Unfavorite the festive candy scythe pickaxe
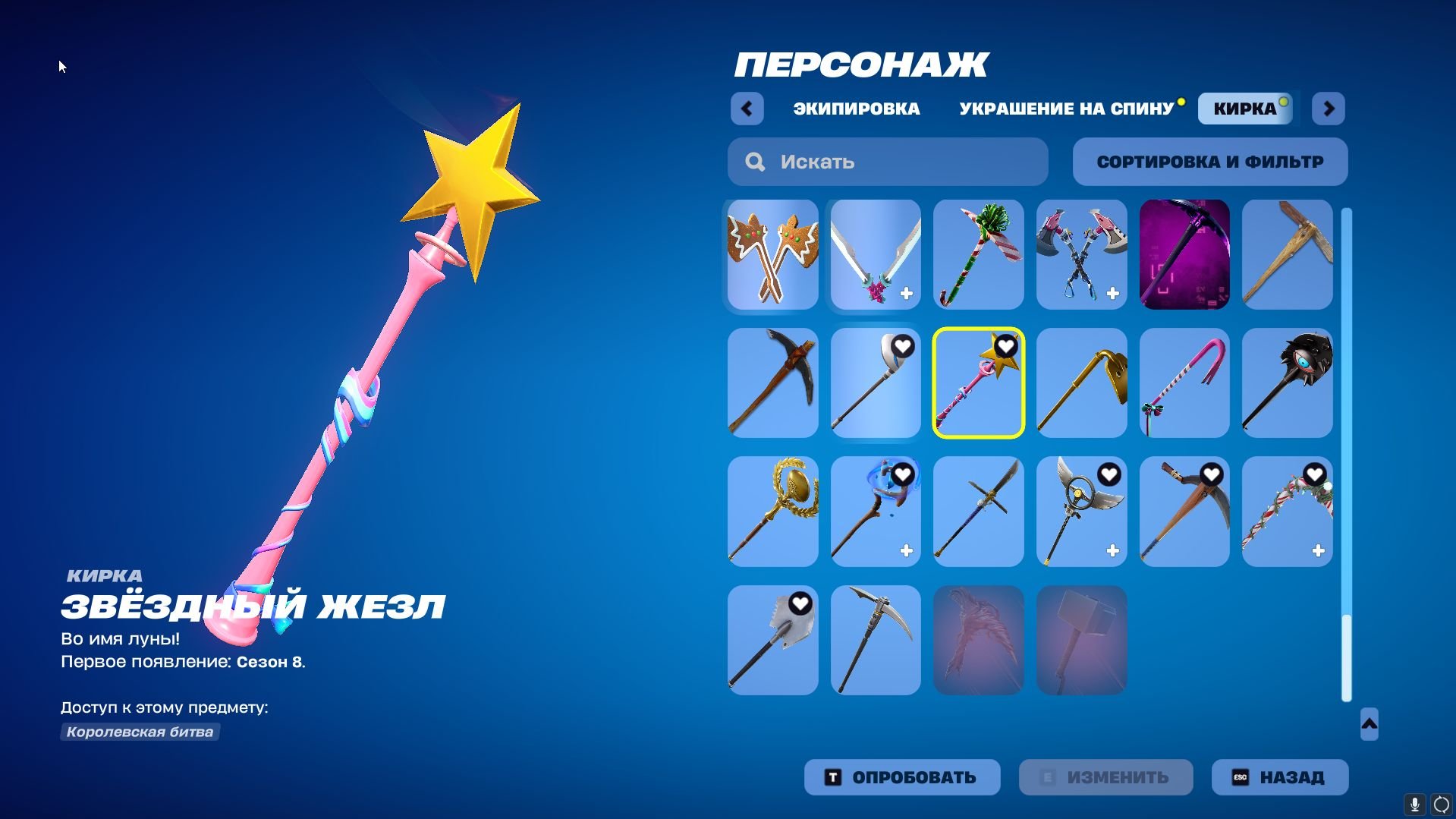1456x819 pixels. tap(1313, 474)
